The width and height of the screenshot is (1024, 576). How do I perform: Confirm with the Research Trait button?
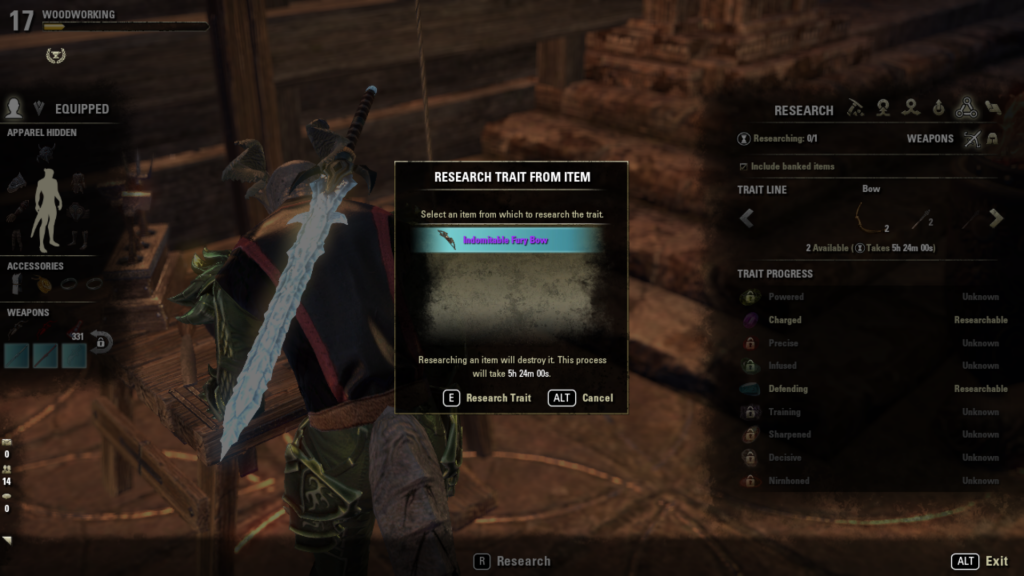click(x=487, y=398)
